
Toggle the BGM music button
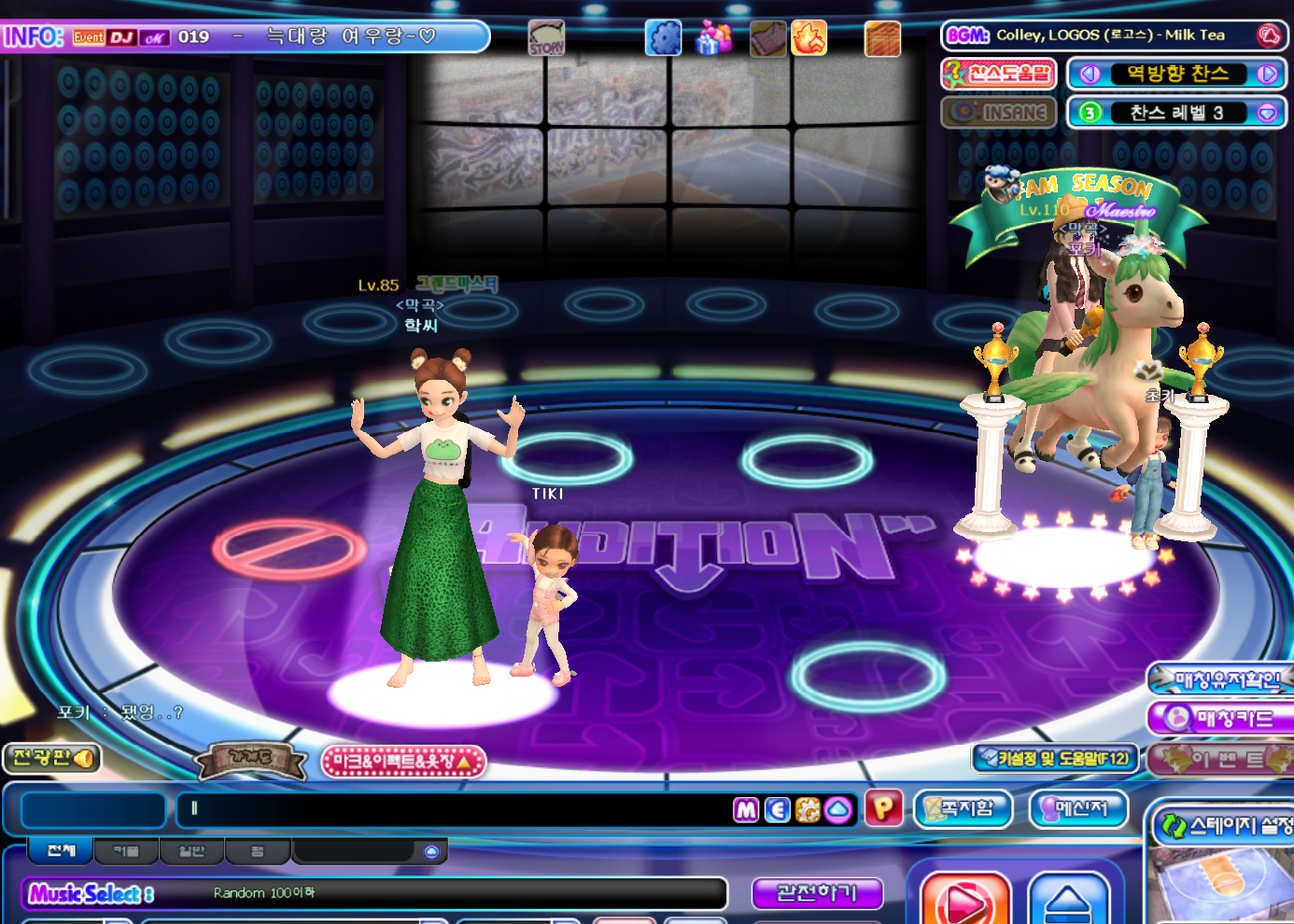tap(1270, 35)
